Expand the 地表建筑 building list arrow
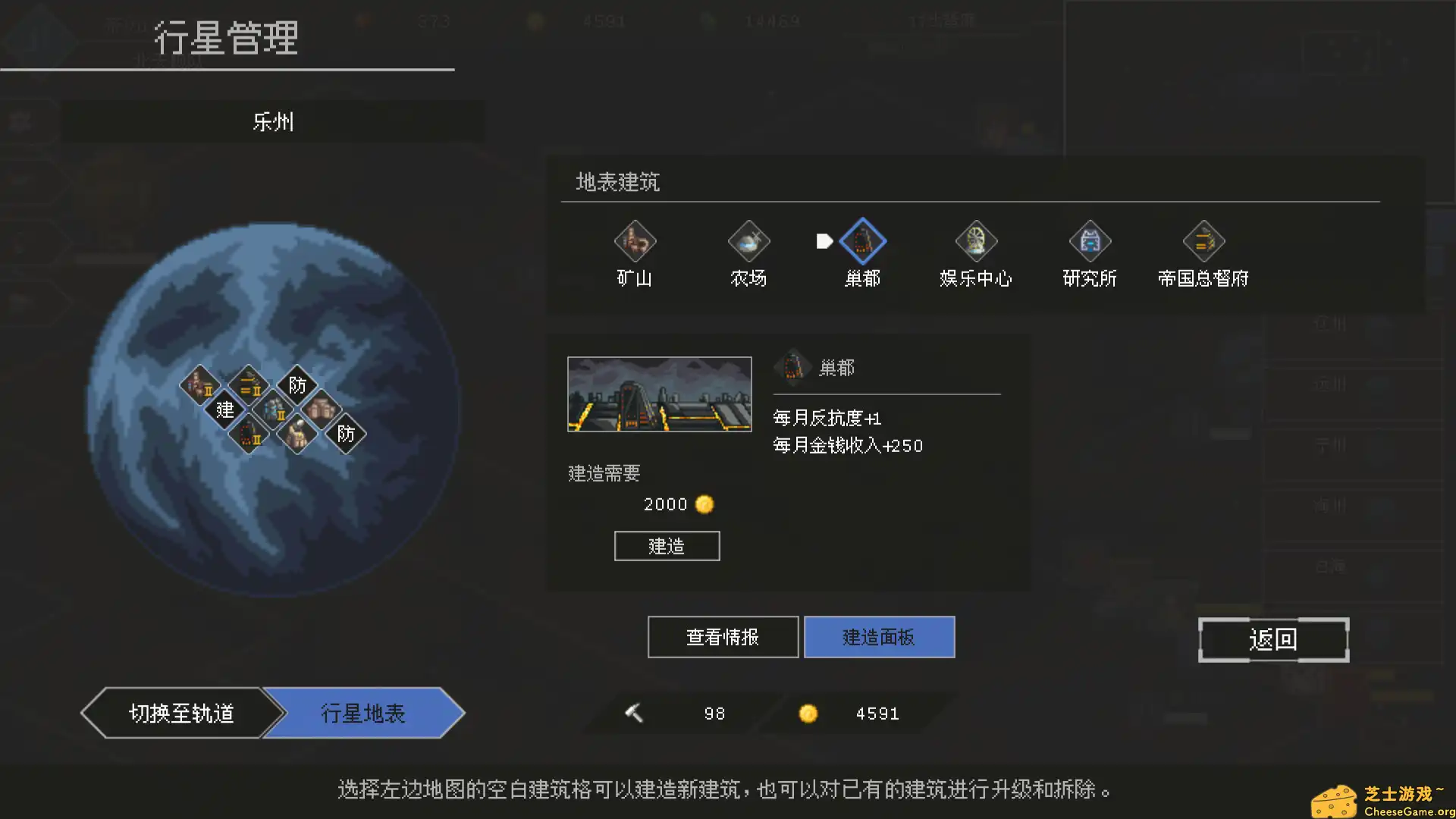This screenshot has width=1456, height=819. 824,240
